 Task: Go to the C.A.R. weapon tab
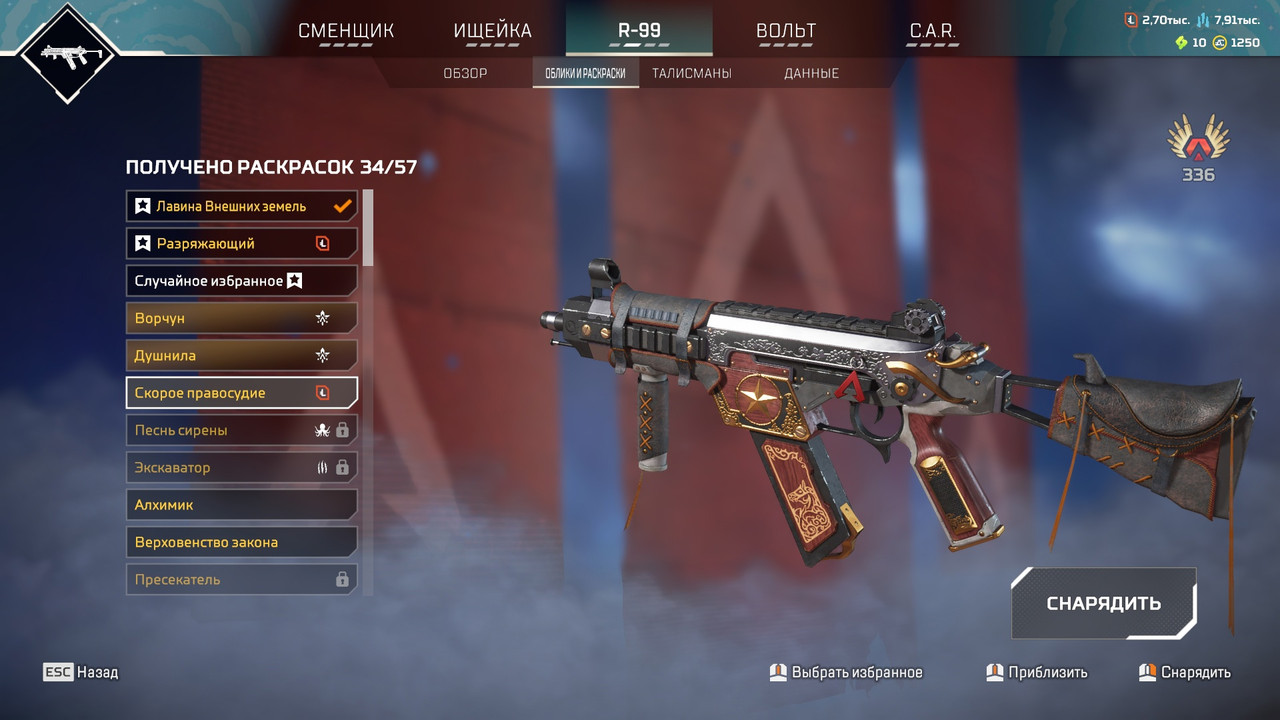pyautogui.click(x=932, y=31)
